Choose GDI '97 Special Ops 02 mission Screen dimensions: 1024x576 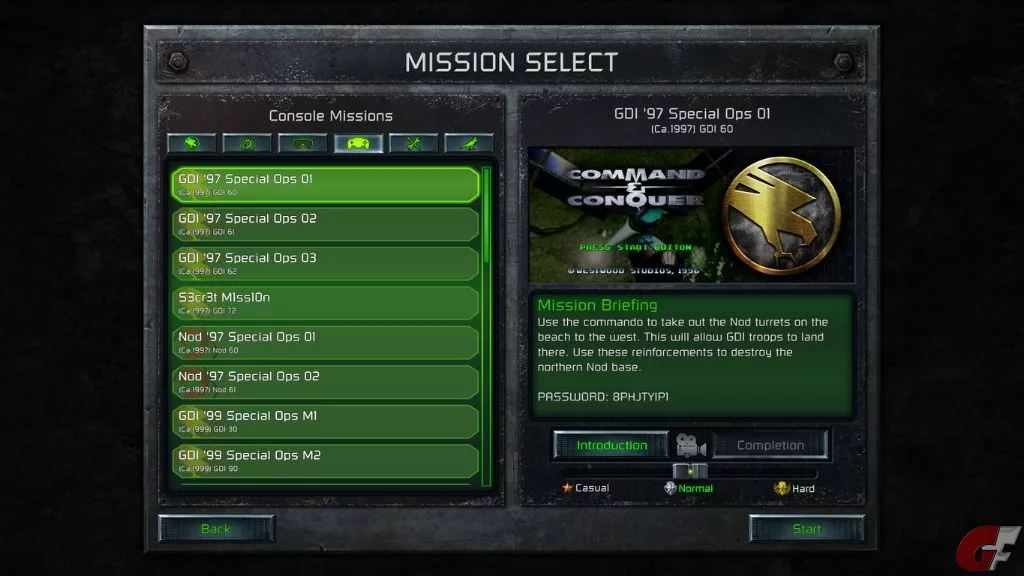[x=324, y=224]
